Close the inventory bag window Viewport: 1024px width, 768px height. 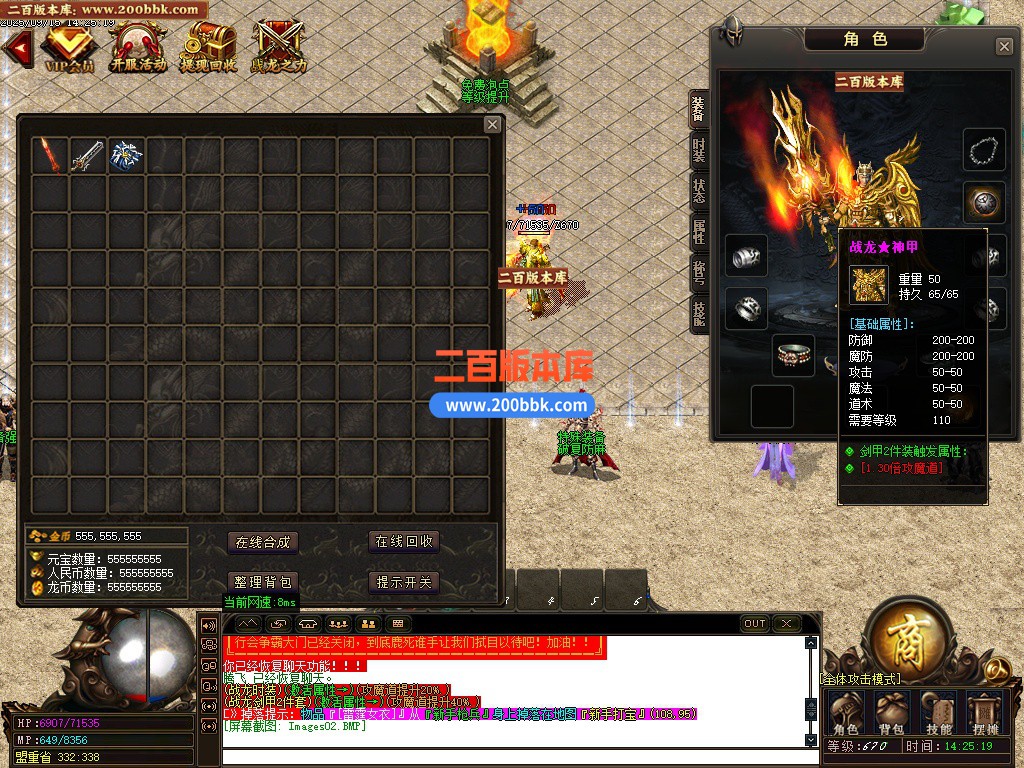(x=492, y=125)
